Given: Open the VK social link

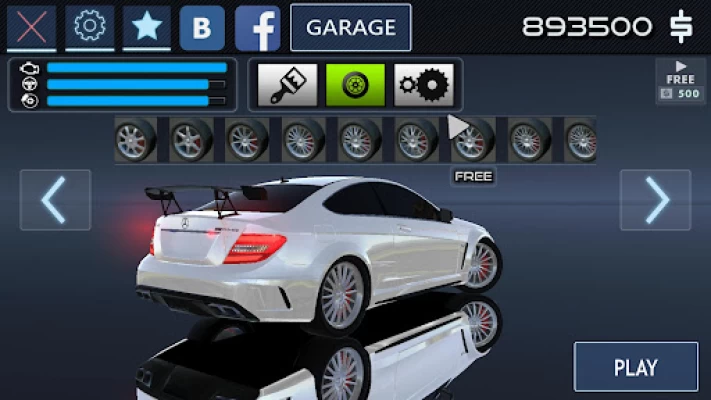Looking at the screenshot, I should (x=202, y=28).
